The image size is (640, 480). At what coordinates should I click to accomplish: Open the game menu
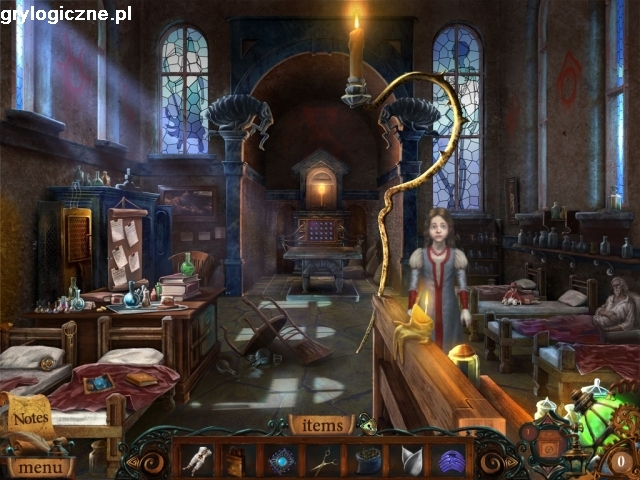[x=40, y=465]
